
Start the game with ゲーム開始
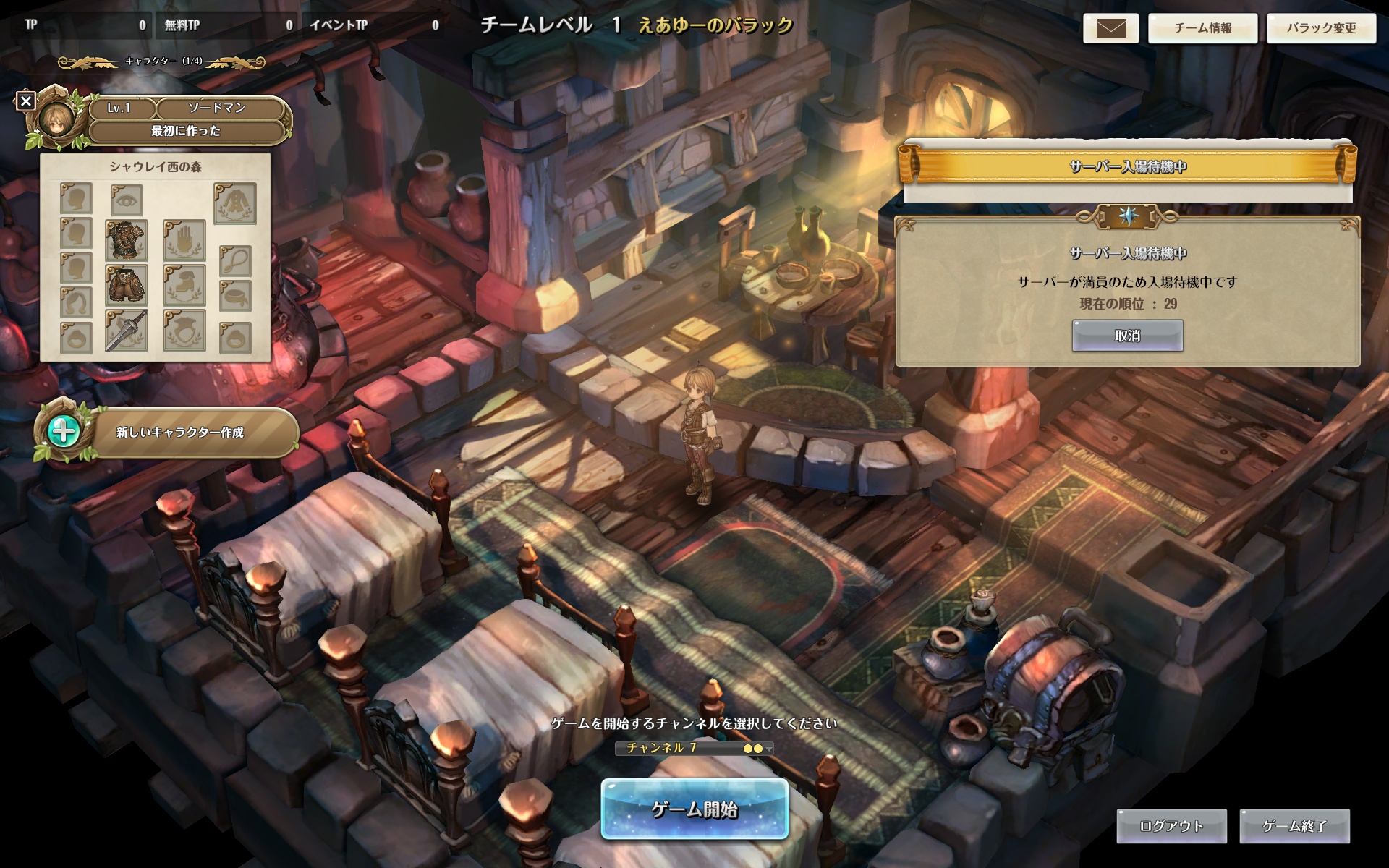pos(694,809)
